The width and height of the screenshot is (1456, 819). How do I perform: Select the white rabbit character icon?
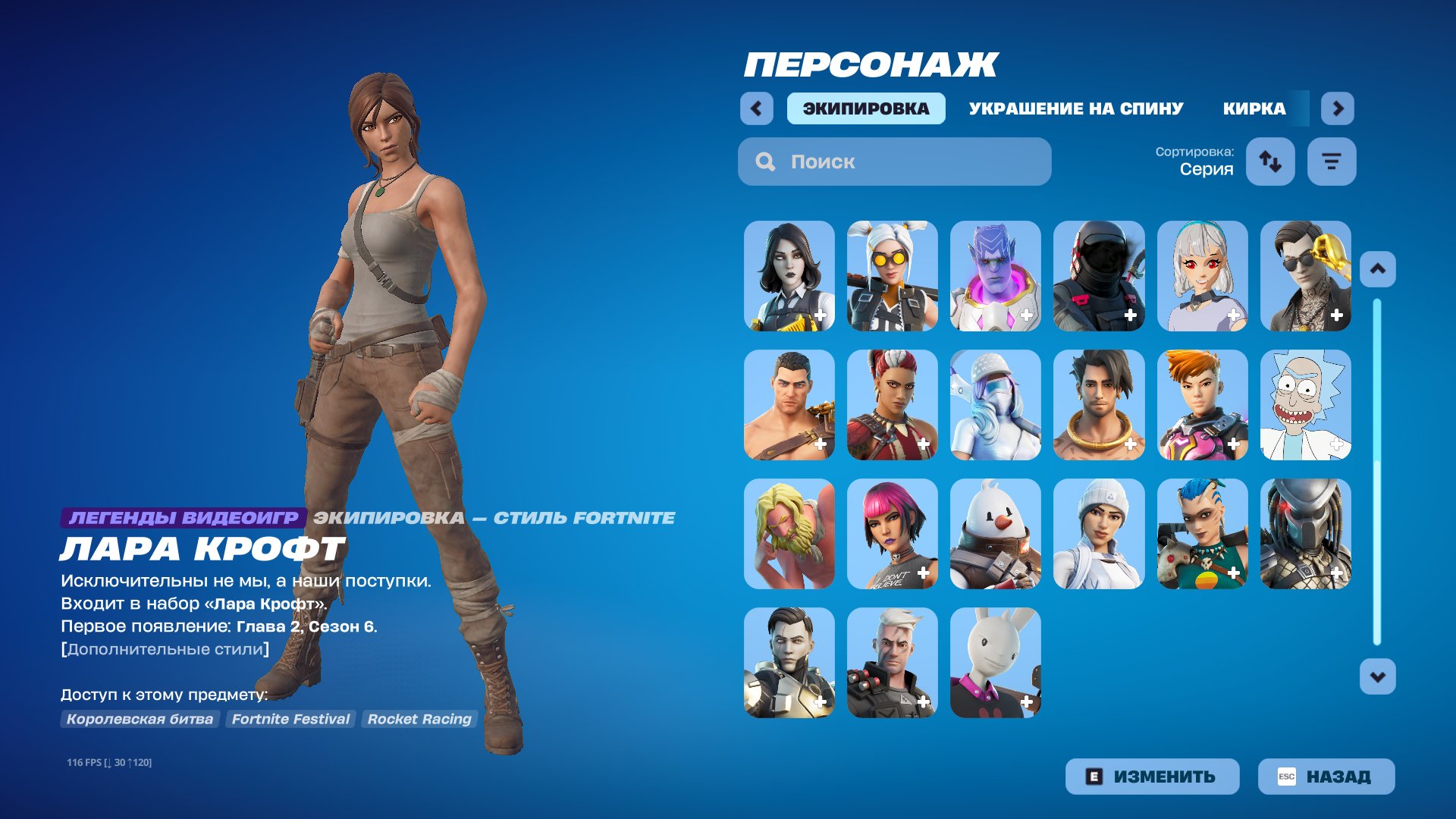point(995,664)
